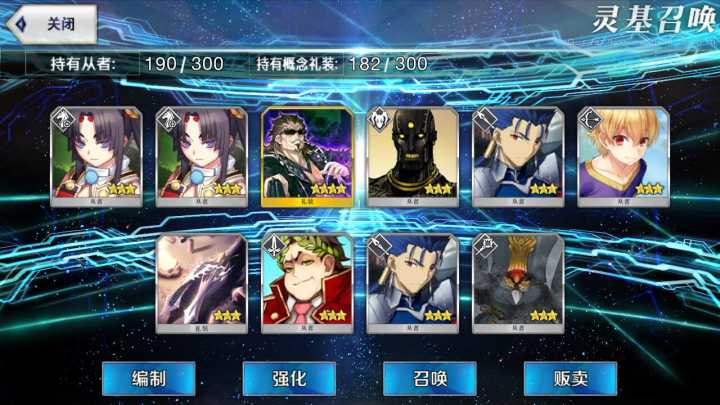The height and width of the screenshot is (405, 720).
Task: Pick the grey beast servant with red crest
Action: point(518,282)
